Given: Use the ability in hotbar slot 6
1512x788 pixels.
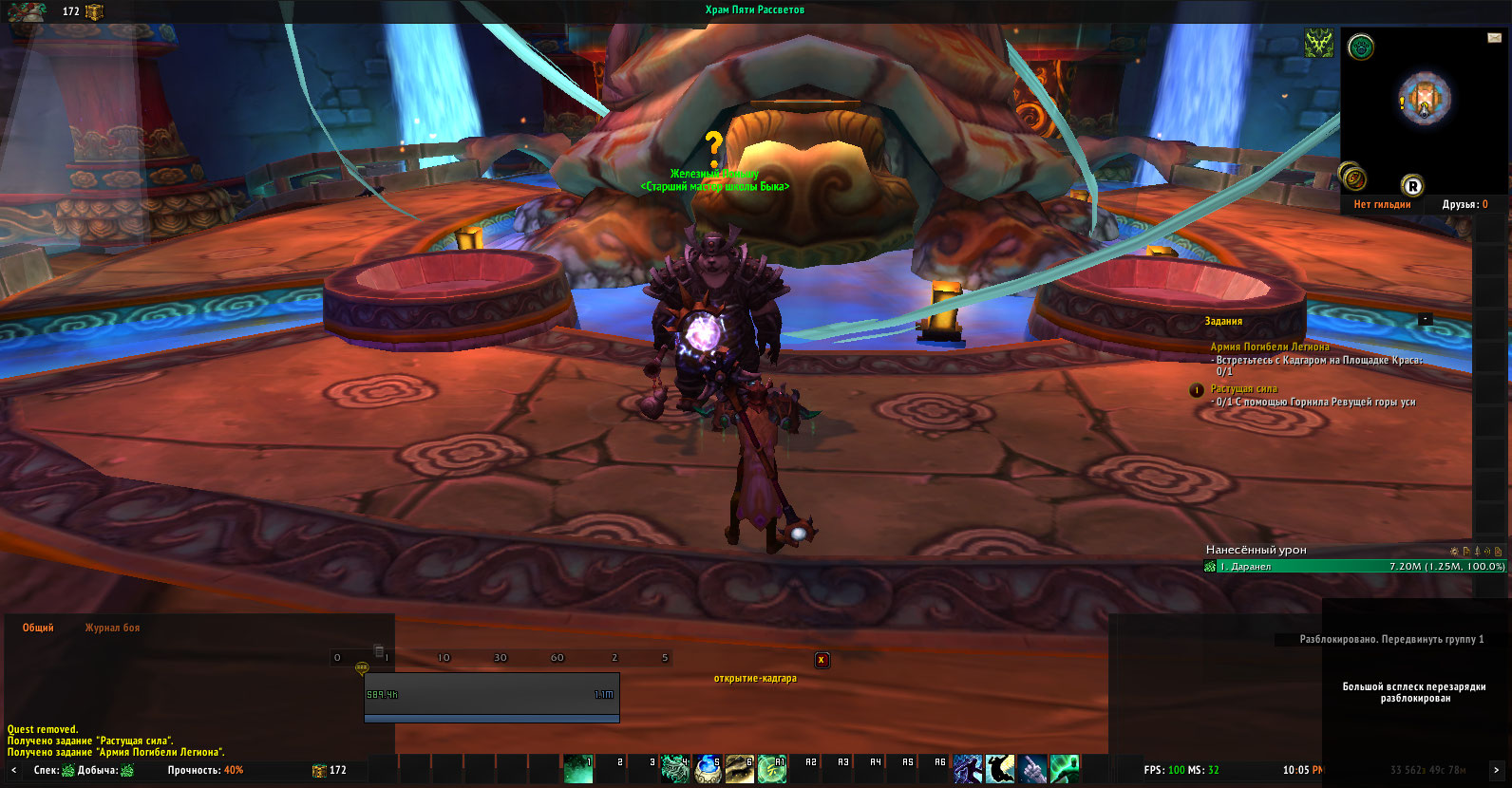Looking at the screenshot, I should click(x=739, y=769).
